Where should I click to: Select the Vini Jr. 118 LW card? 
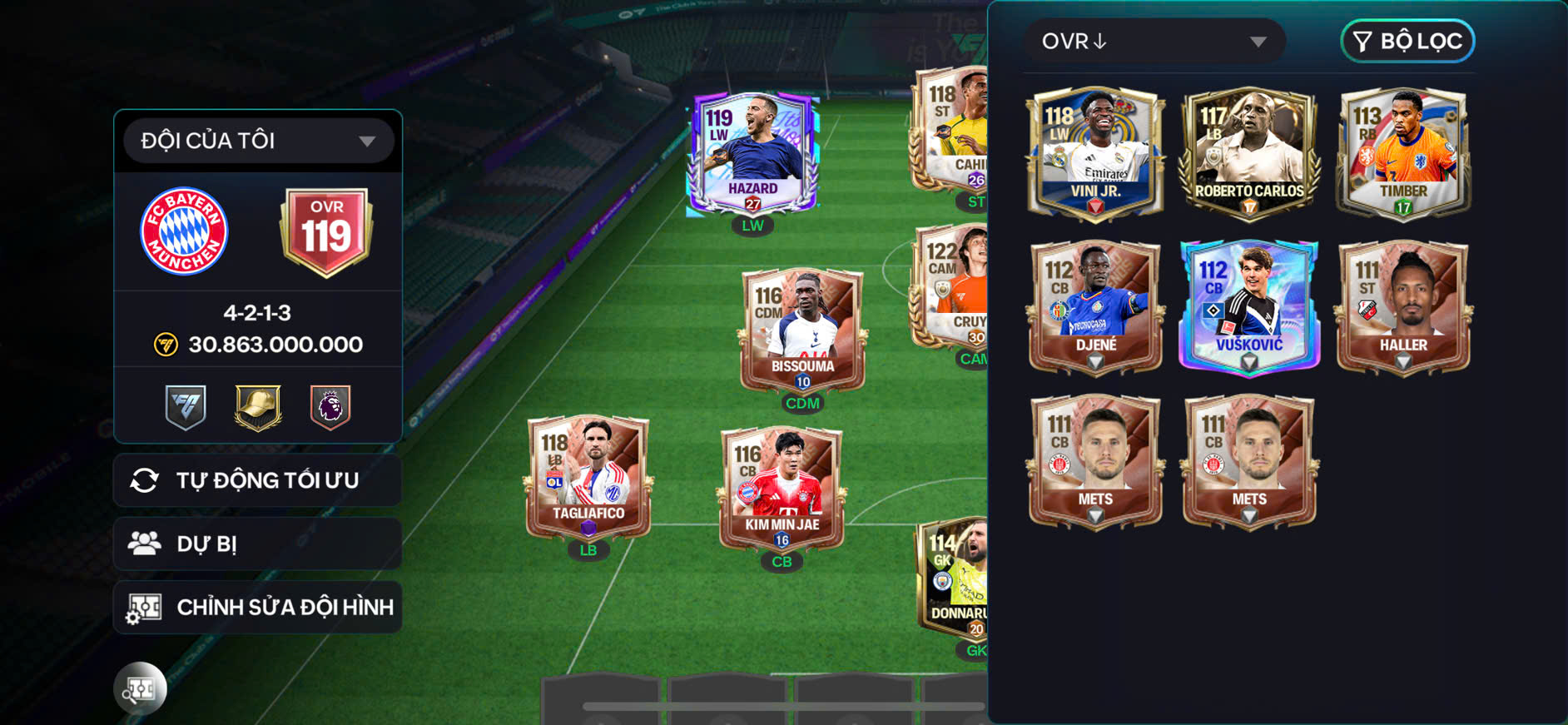(1095, 154)
